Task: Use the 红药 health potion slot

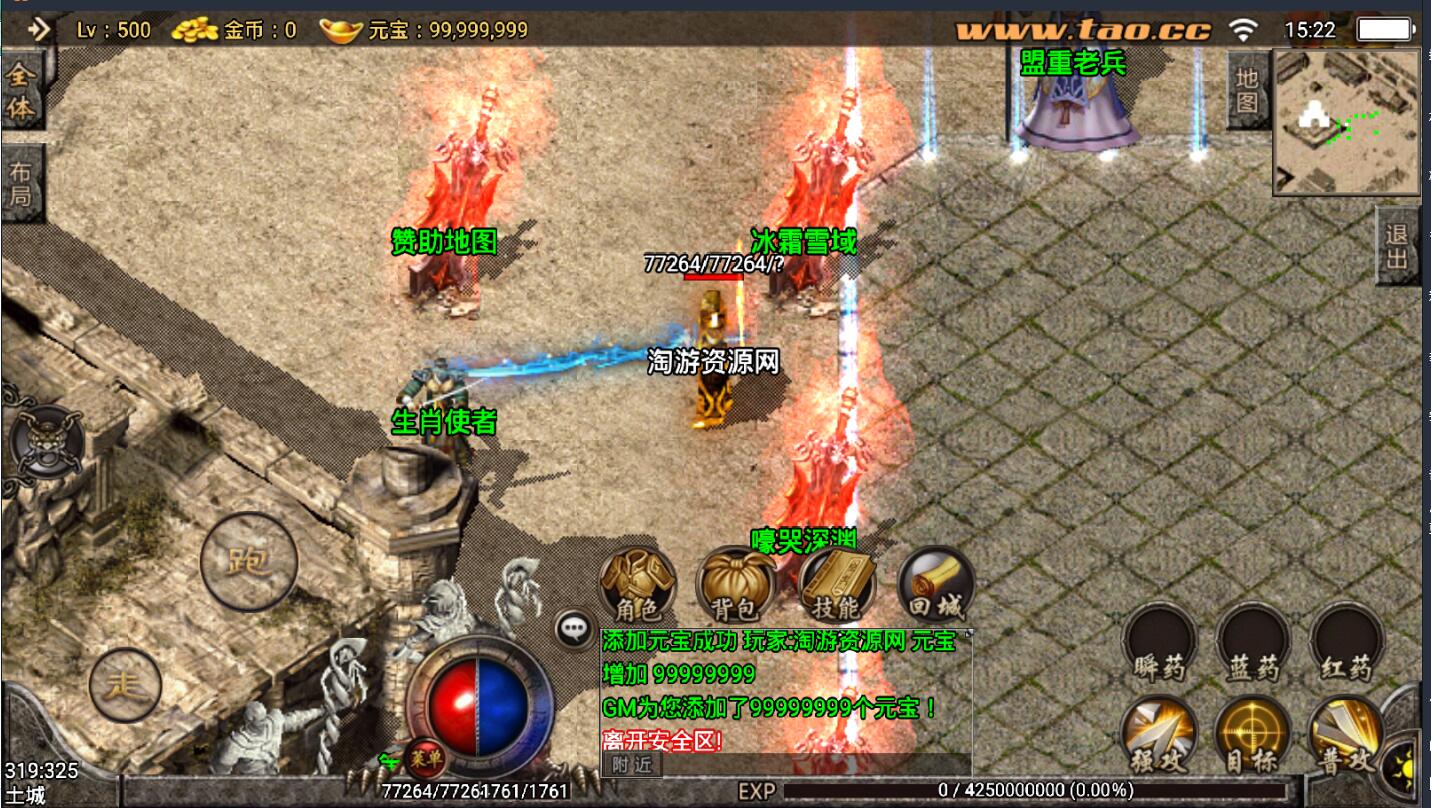Action: (x=1346, y=643)
